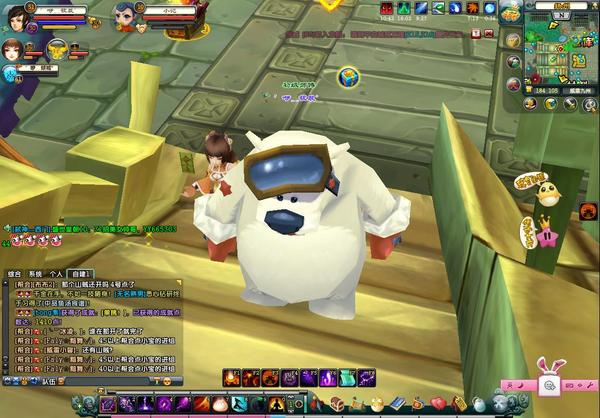The image size is (600, 418).
Task: Select the 个人 chat tab
Action: click(x=55, y=272)
